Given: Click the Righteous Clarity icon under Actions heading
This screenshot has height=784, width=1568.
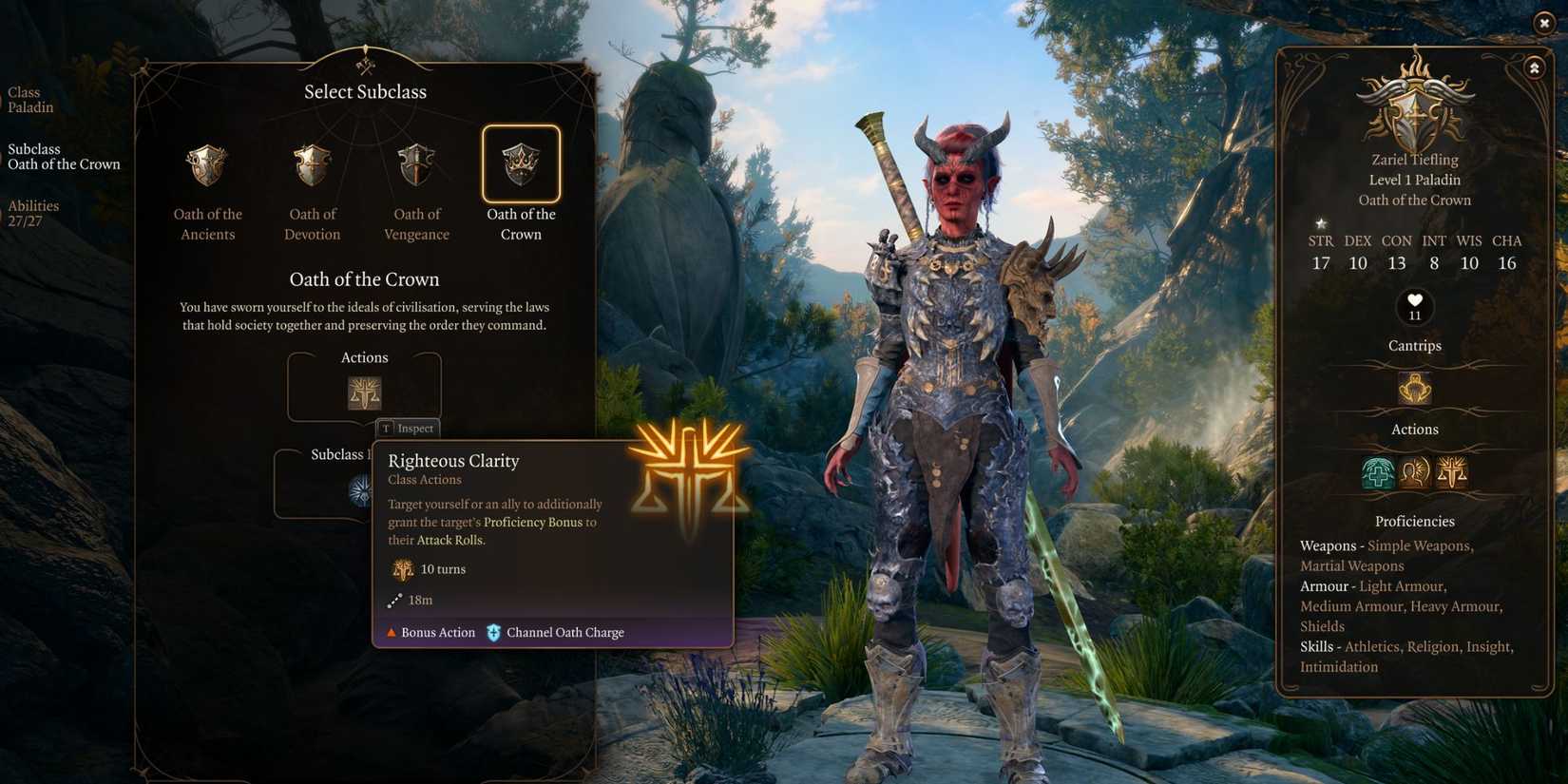Looking at the screenshot, I should [x=364, y=392].
